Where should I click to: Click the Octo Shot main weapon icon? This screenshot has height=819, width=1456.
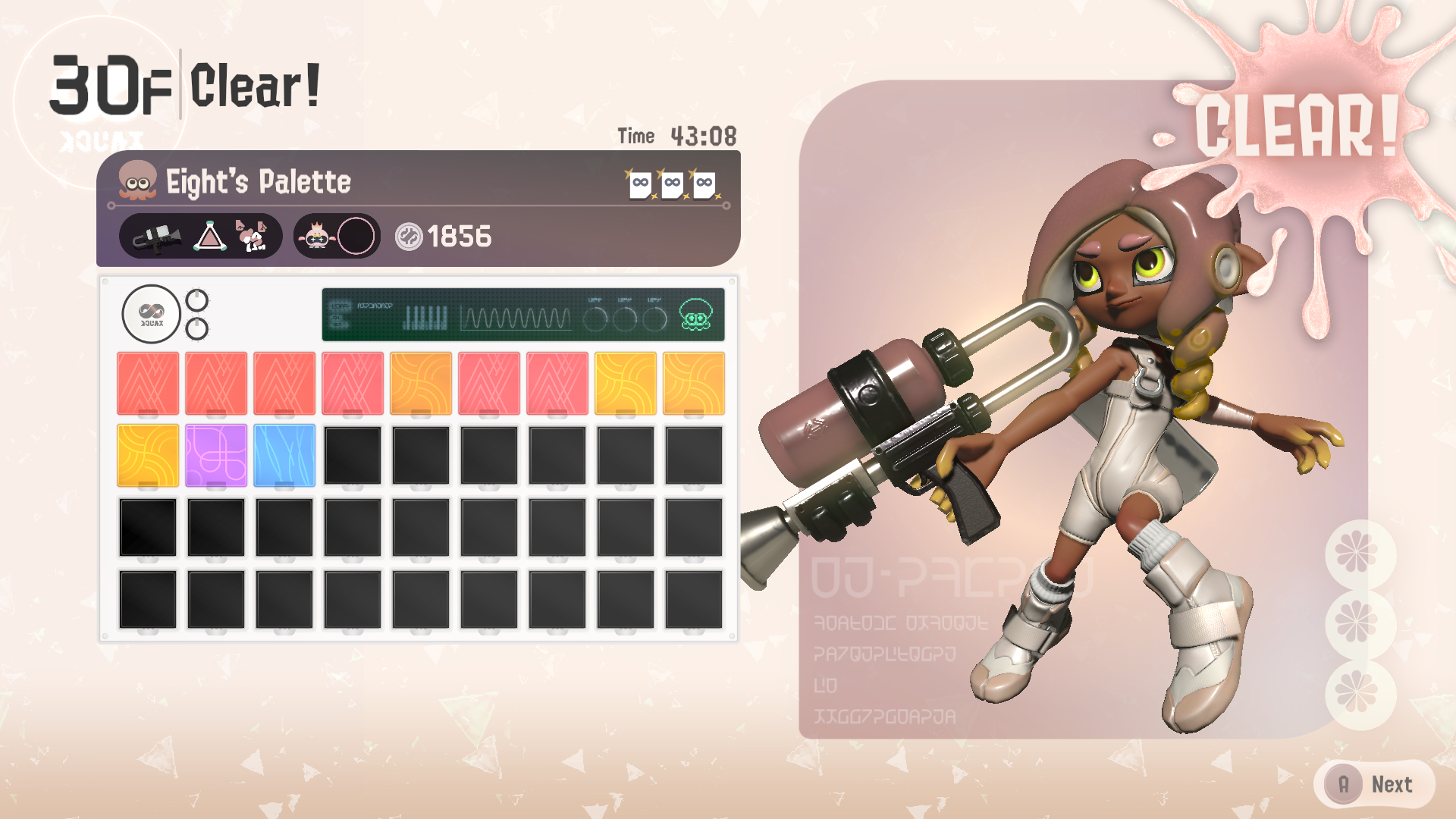click(157, 237)
